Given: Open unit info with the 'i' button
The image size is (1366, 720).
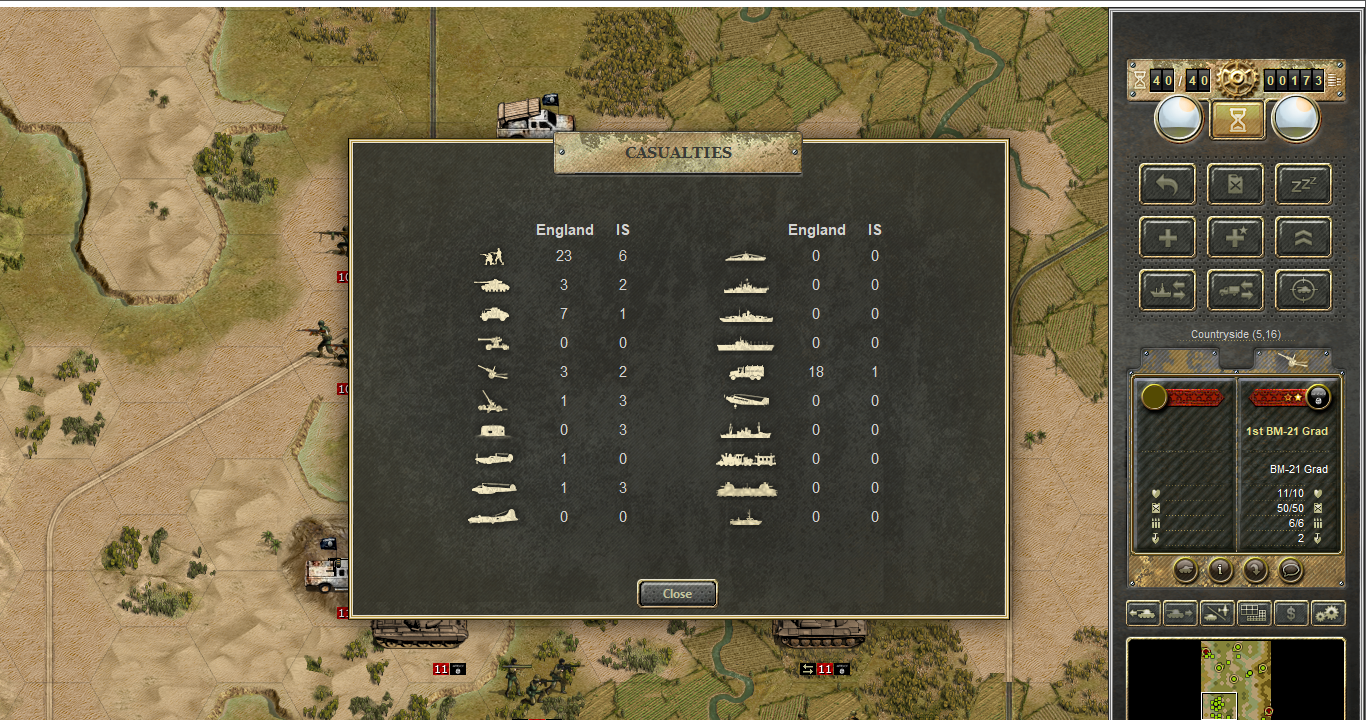Looking at the screenshot, I should (x=1220, y=570).
